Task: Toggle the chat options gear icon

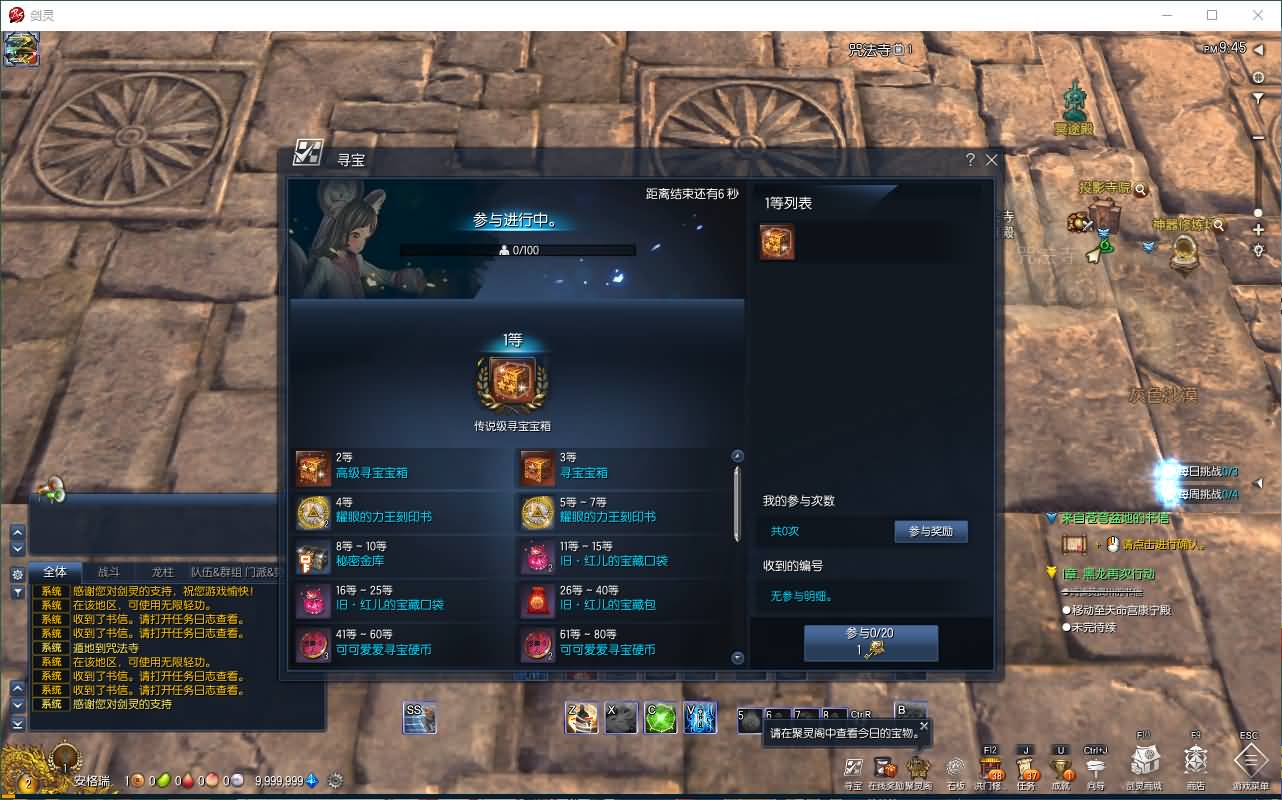Action: click(x=17, y=573)
